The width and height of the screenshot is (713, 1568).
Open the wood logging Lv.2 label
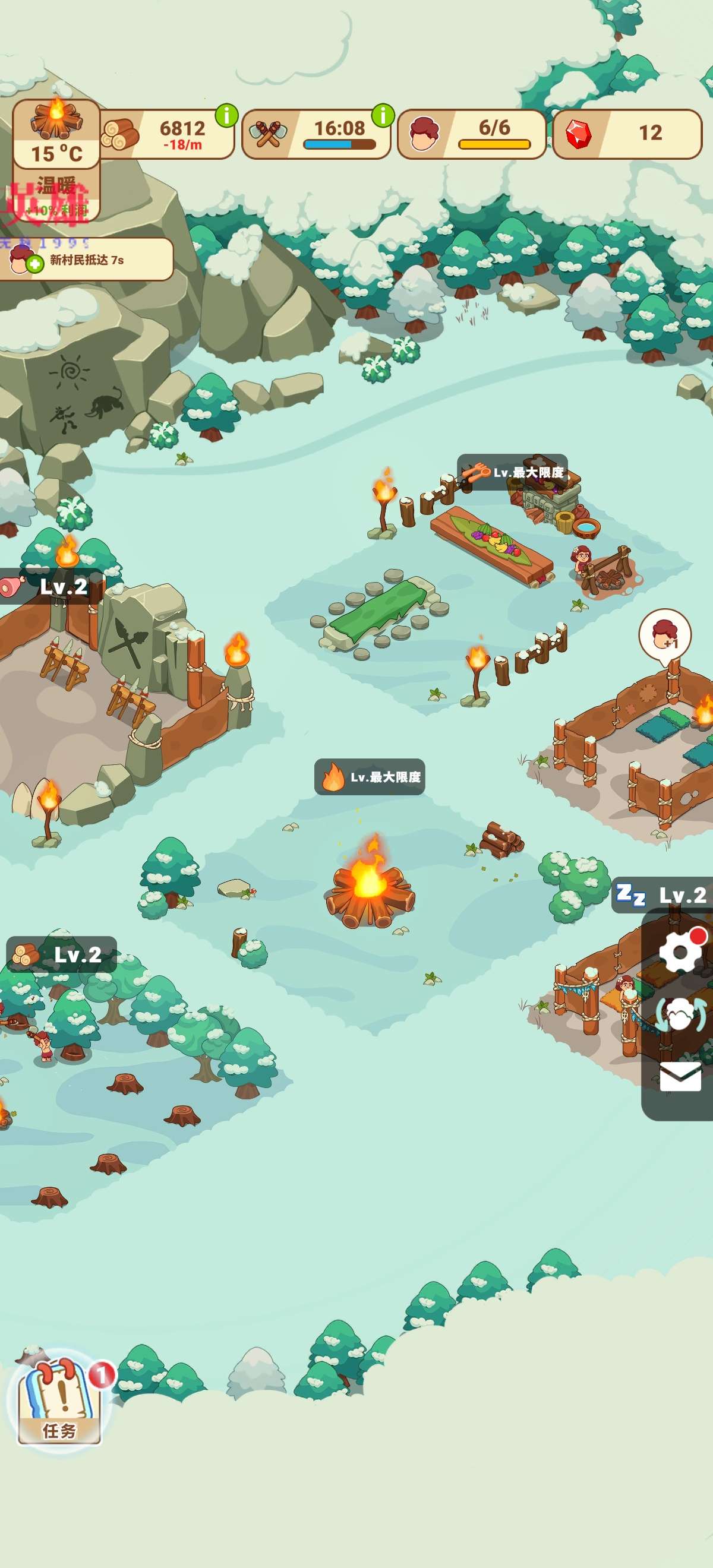(x=62, y=954)
